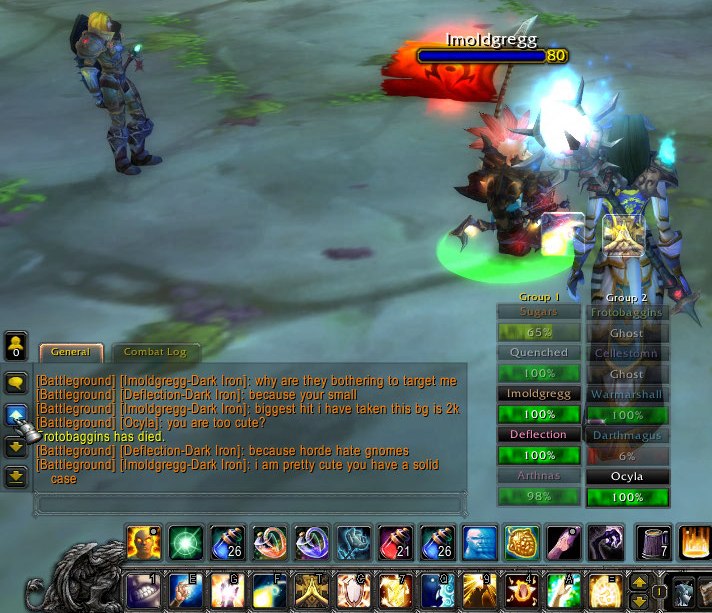
Task: Activate the fist ability in slot 1
Action: [144, 591]
